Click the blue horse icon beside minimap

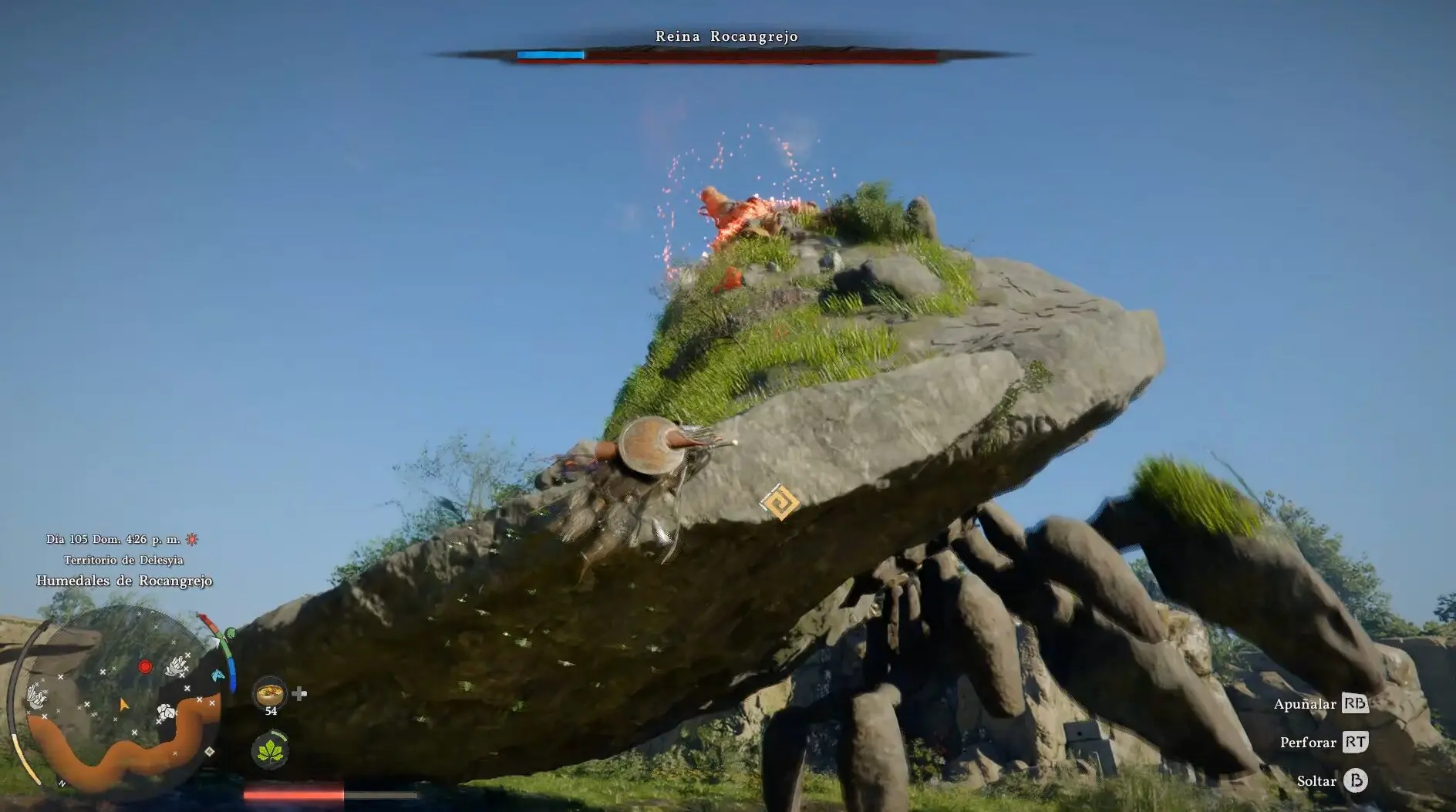tap(217, 676)
